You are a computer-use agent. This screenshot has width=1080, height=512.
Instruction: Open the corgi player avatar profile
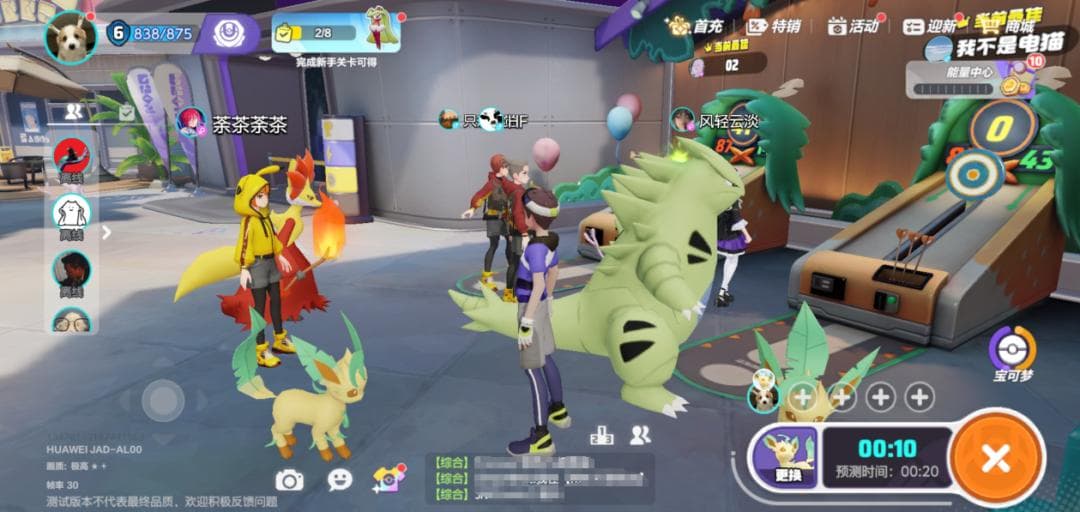[71, 36]
